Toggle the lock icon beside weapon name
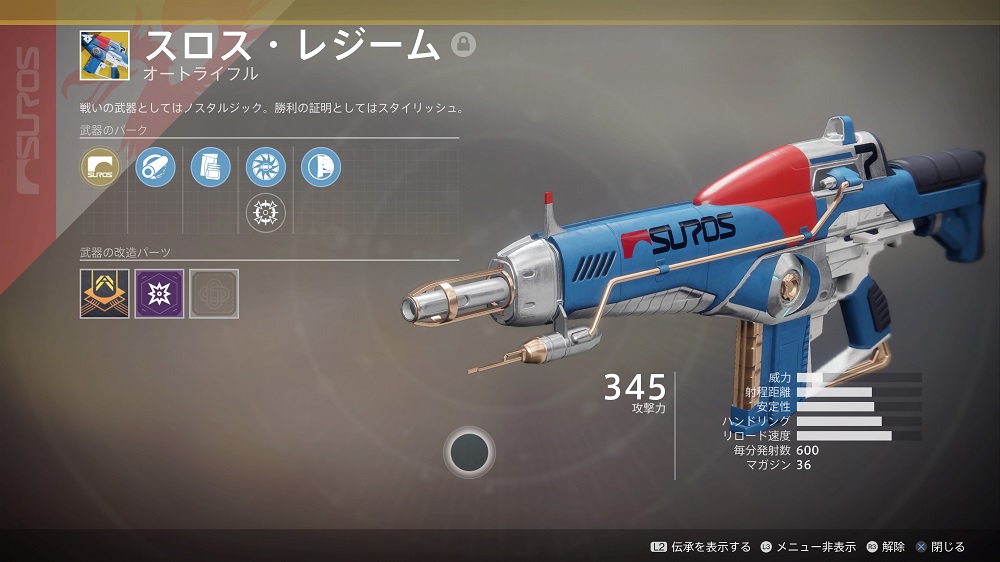The height and width of the screenshot is (562, 1000). pos(463,44)
